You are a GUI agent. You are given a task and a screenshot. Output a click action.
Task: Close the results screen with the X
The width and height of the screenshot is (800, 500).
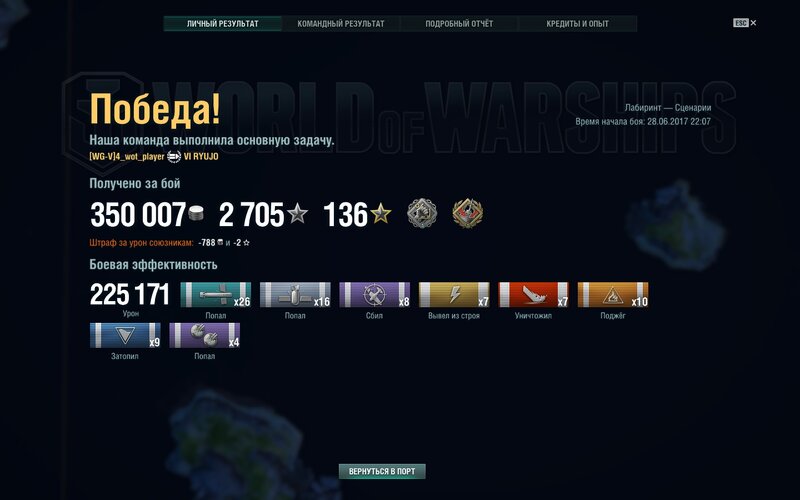[753, 22]
